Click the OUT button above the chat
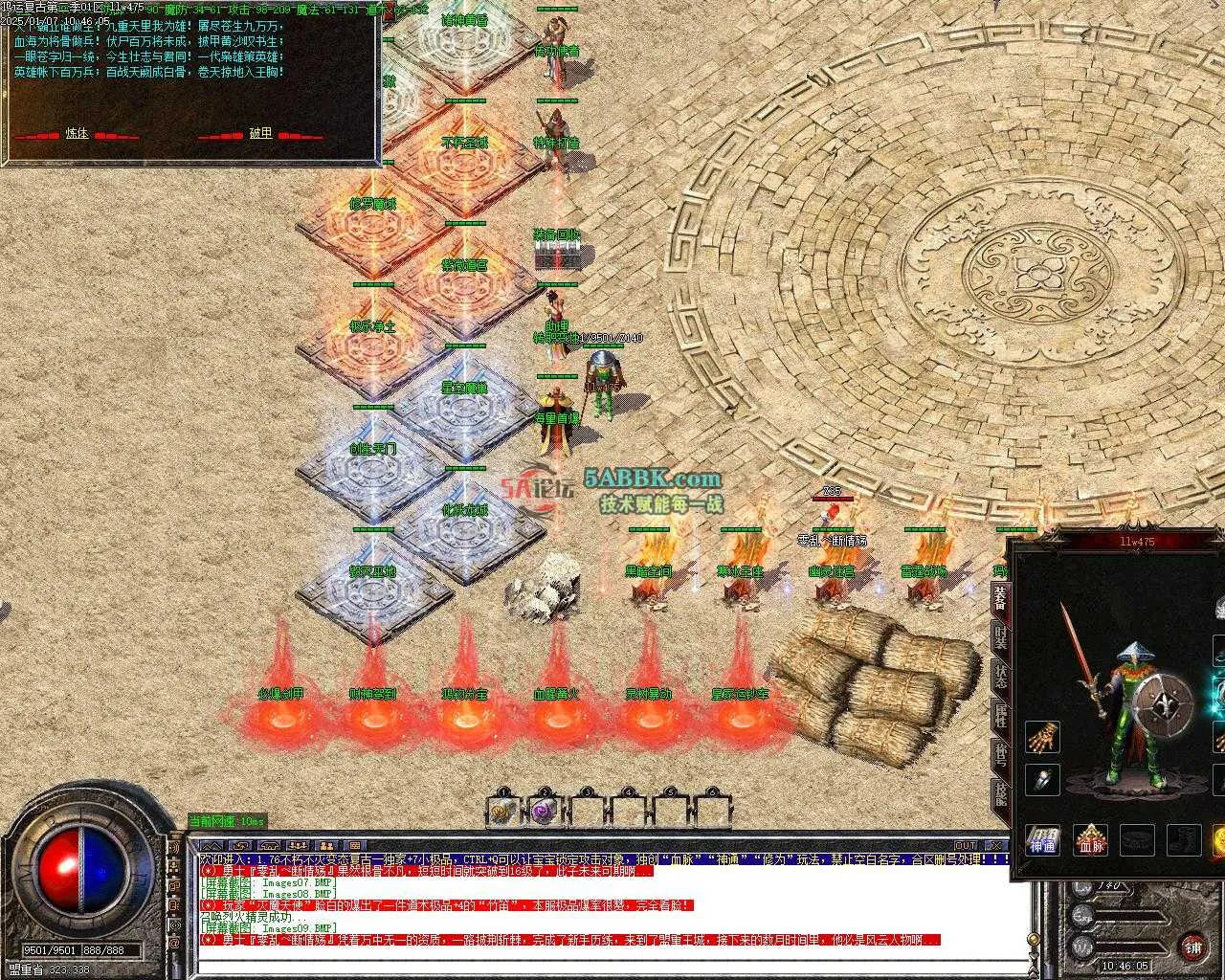Image resolution: width=1225 pixels, height=980 pixels. coord(966,845)
